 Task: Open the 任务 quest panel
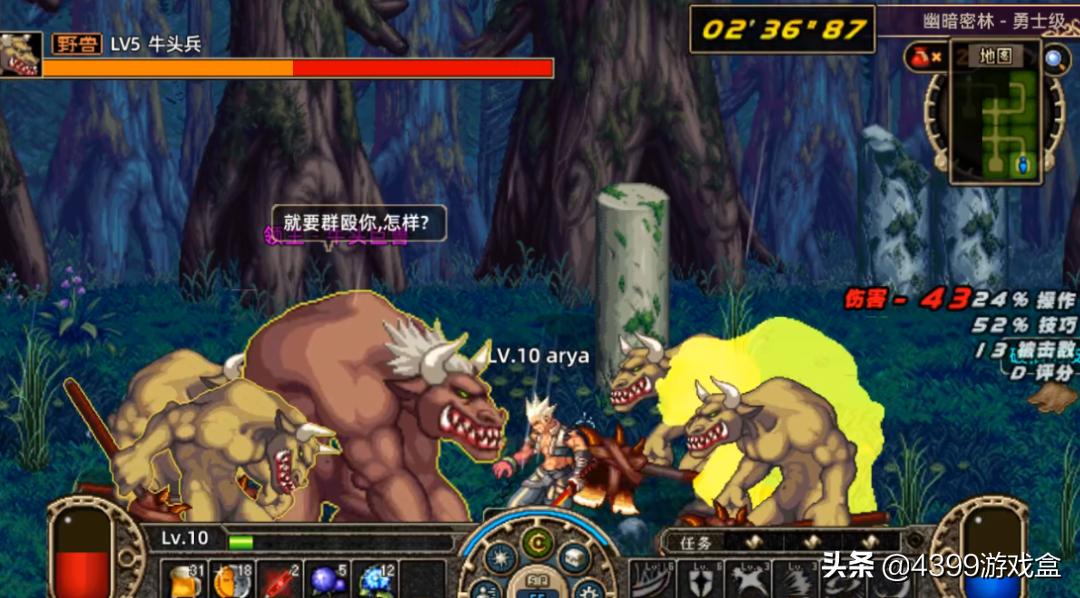692,543
